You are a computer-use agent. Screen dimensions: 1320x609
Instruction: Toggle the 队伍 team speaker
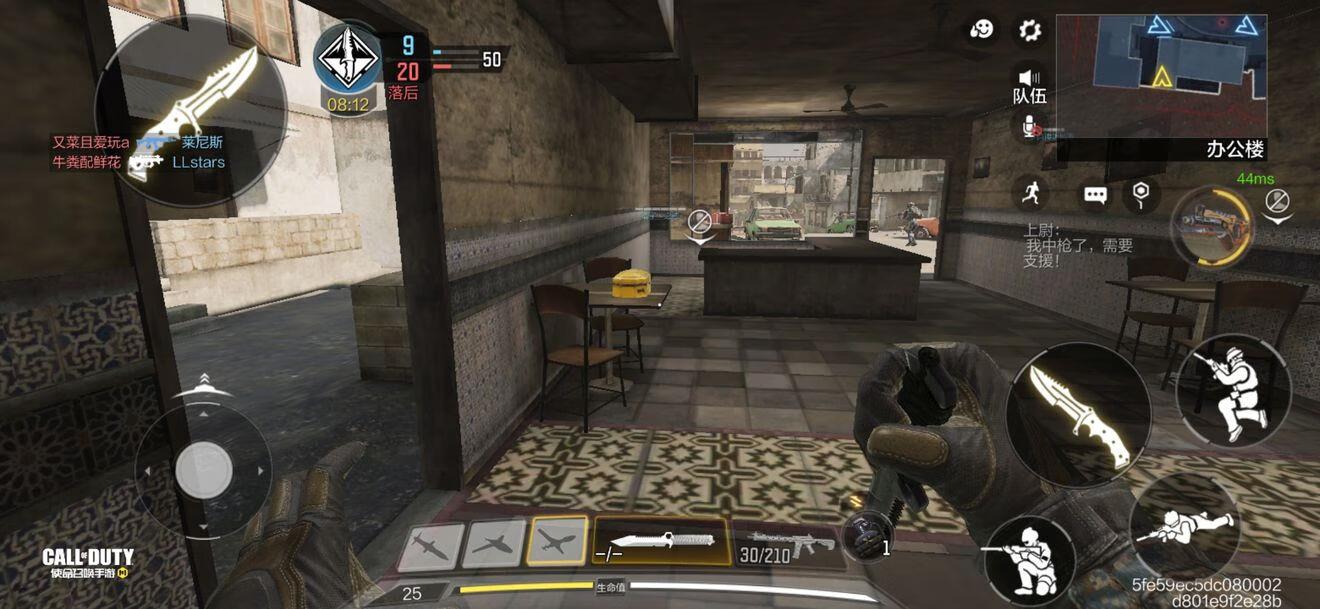(1029, 85)
